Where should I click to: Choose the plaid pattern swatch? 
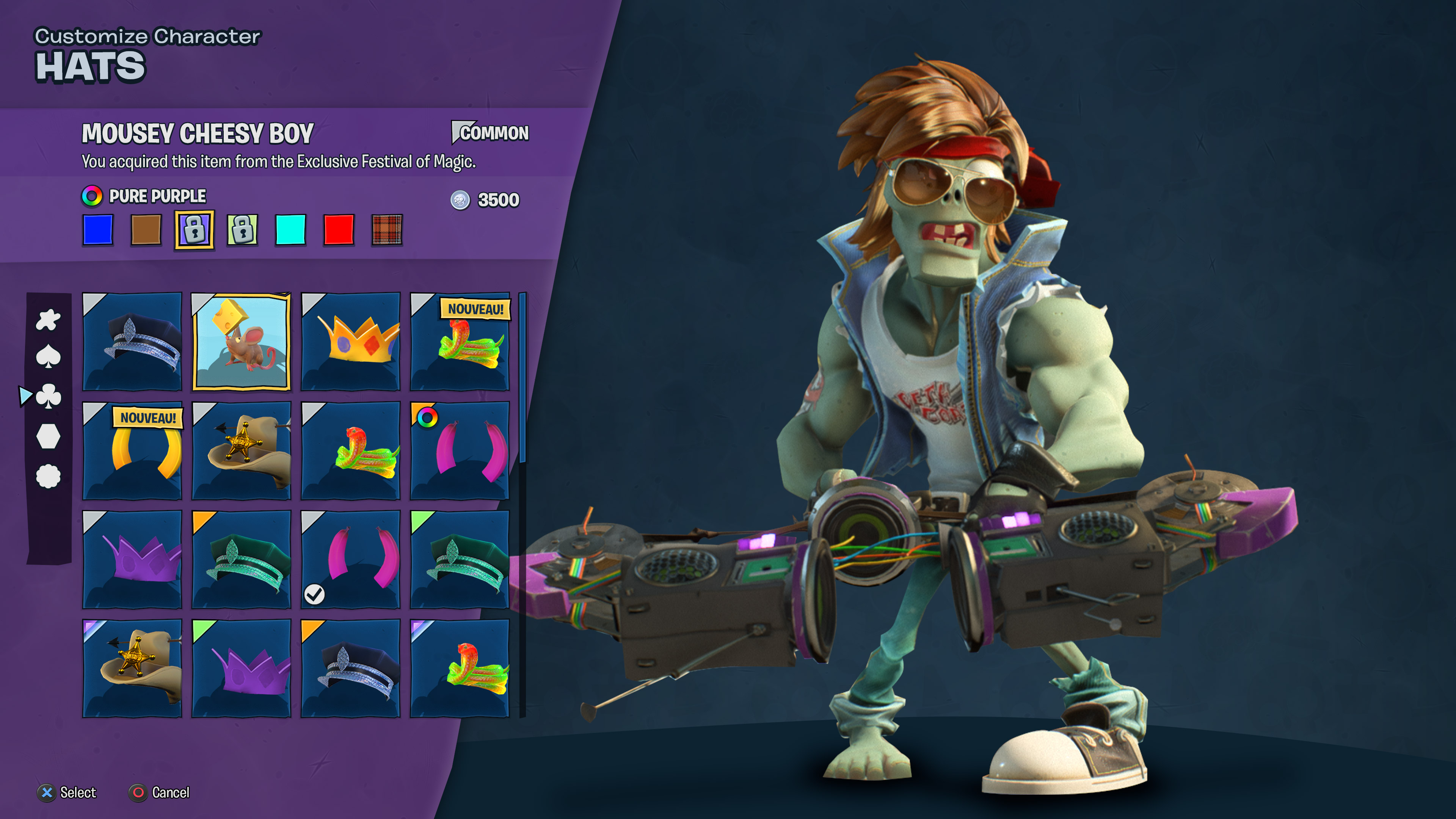(x=387, y=229)
